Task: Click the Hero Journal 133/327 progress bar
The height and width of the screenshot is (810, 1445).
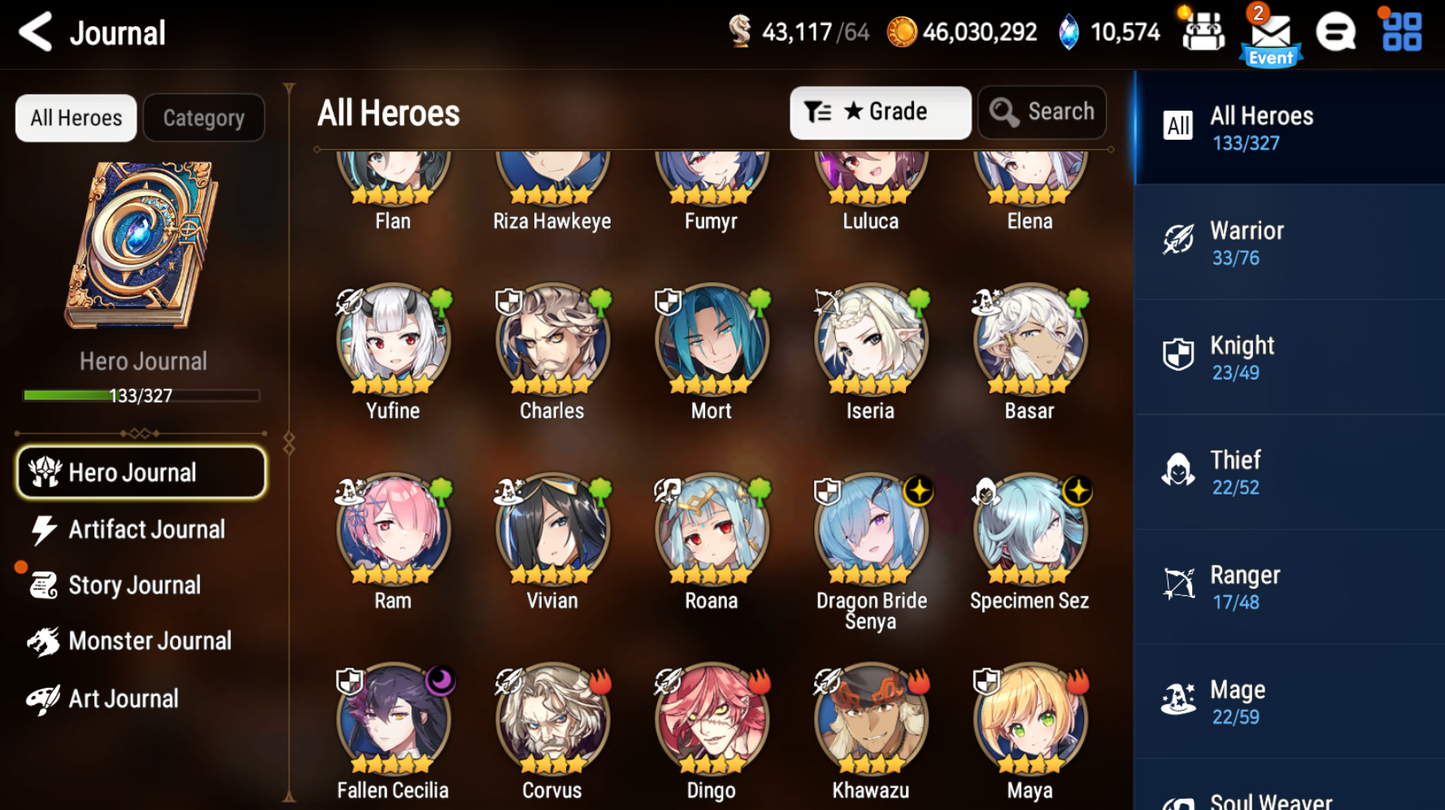Action: 142,395
